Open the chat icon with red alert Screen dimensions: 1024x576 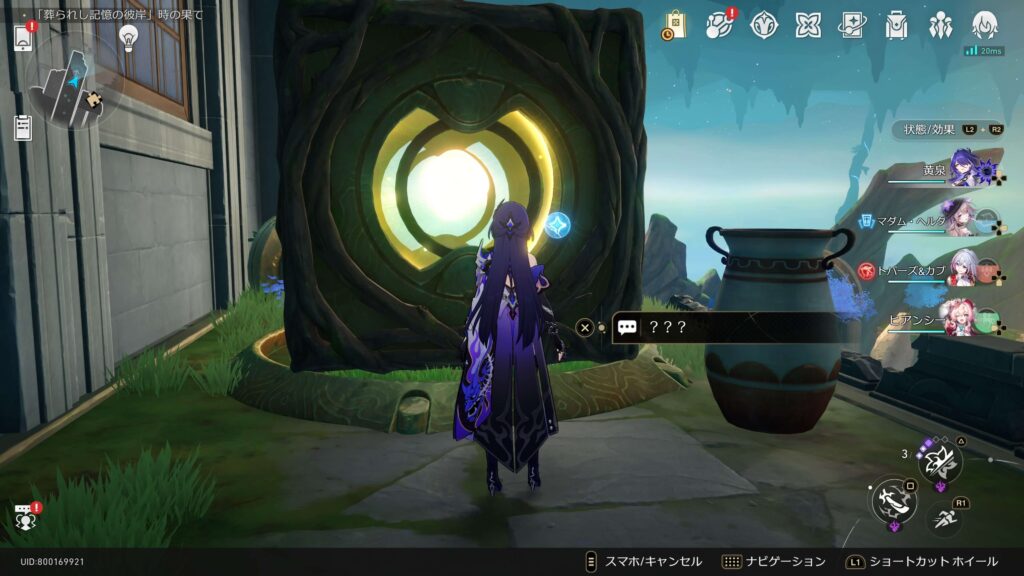25,517
